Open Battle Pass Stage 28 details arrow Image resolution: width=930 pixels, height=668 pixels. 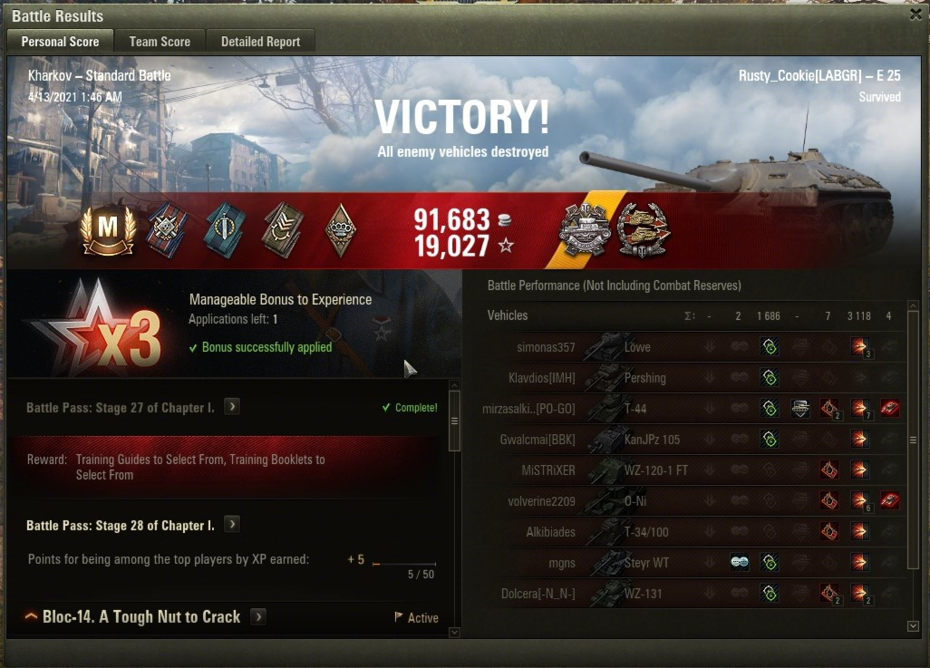tap(232, 525)
